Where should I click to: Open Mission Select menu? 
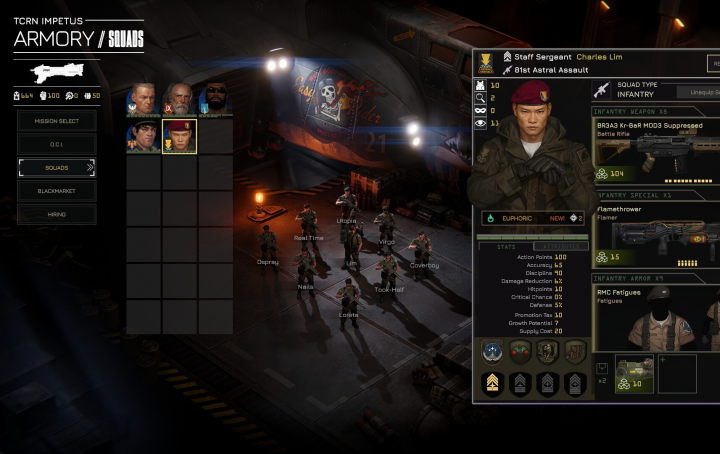[57, 120]
